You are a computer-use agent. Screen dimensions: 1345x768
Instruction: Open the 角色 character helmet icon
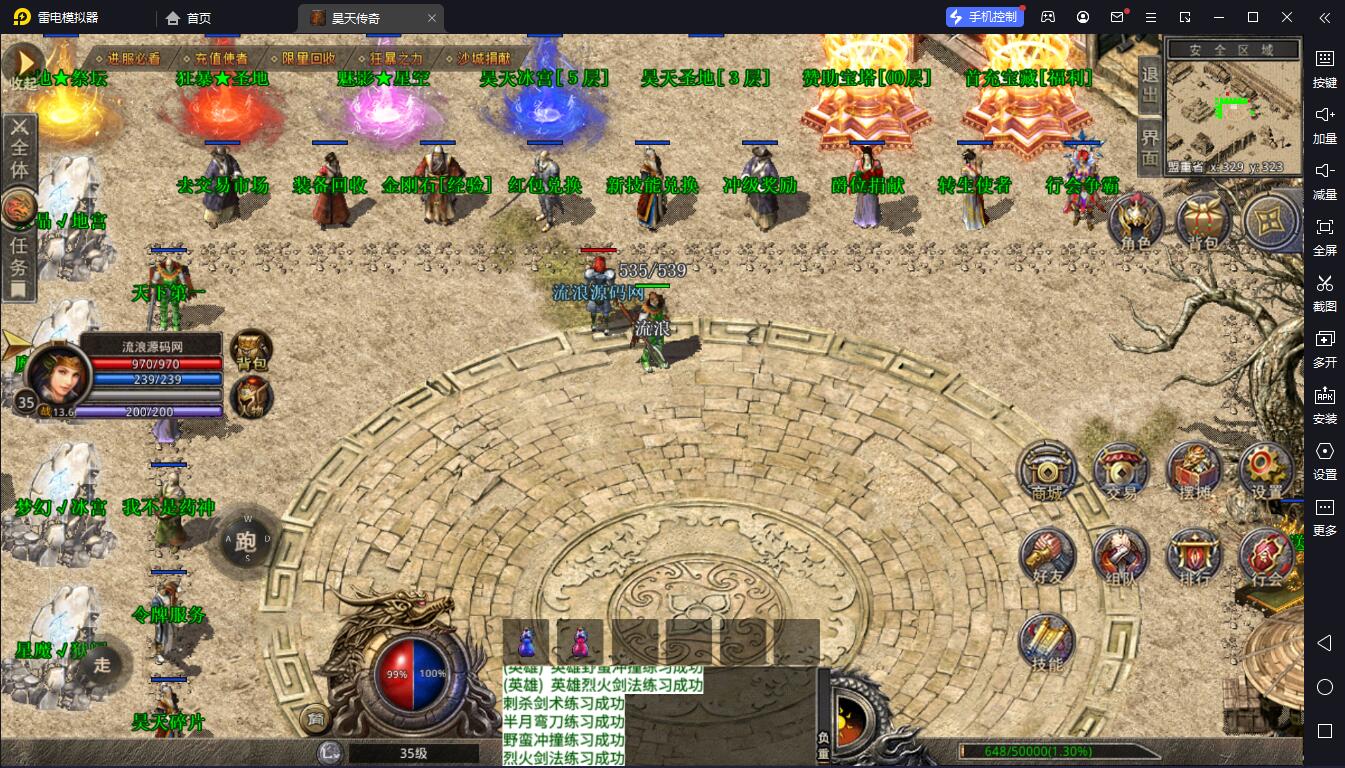(x=1135, y=220)
